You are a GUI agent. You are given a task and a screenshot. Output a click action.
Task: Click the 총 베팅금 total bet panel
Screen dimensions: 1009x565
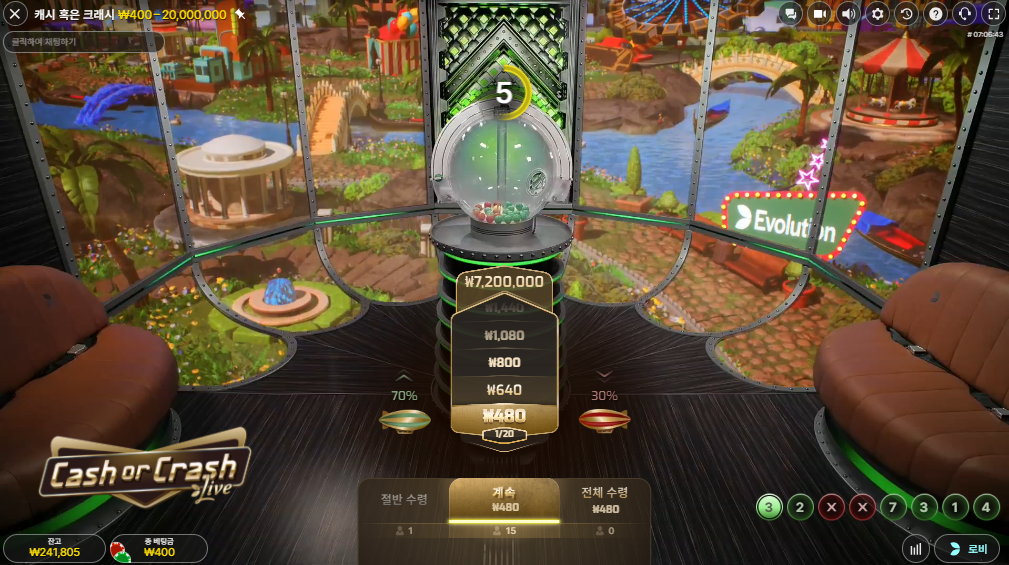pyautogui.click(x=158, y=548)
